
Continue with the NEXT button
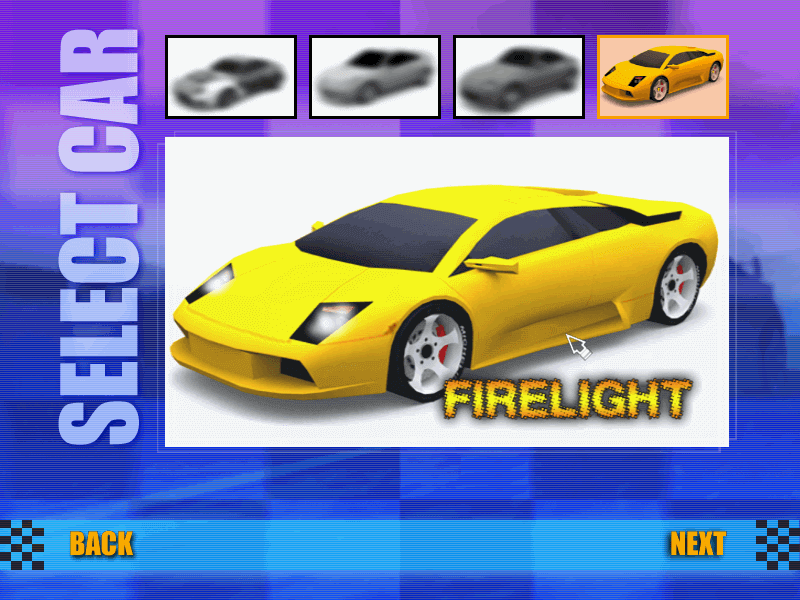click(x=698, y=544)
